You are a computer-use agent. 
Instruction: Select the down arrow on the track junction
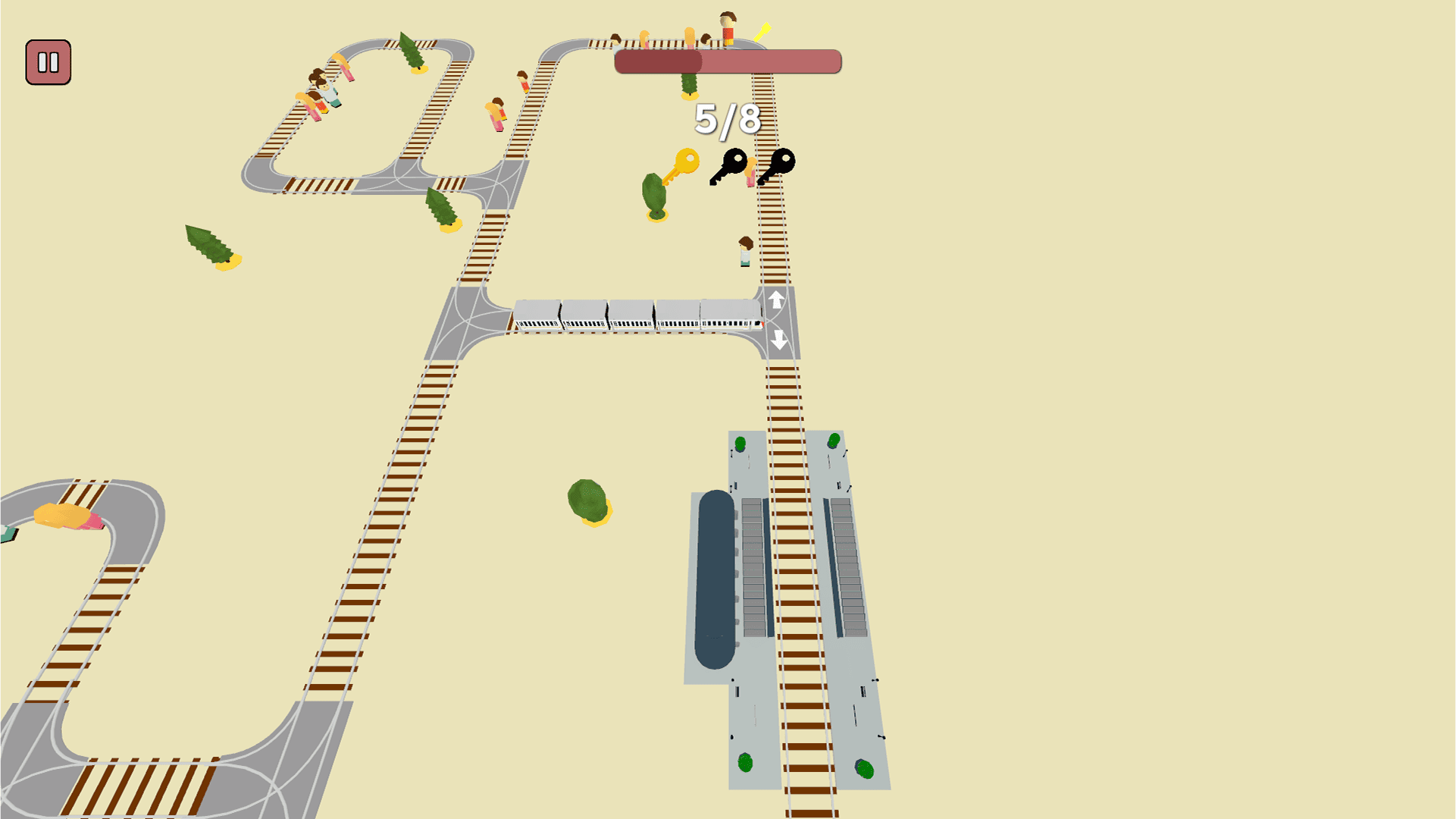(x=778, y=340)
